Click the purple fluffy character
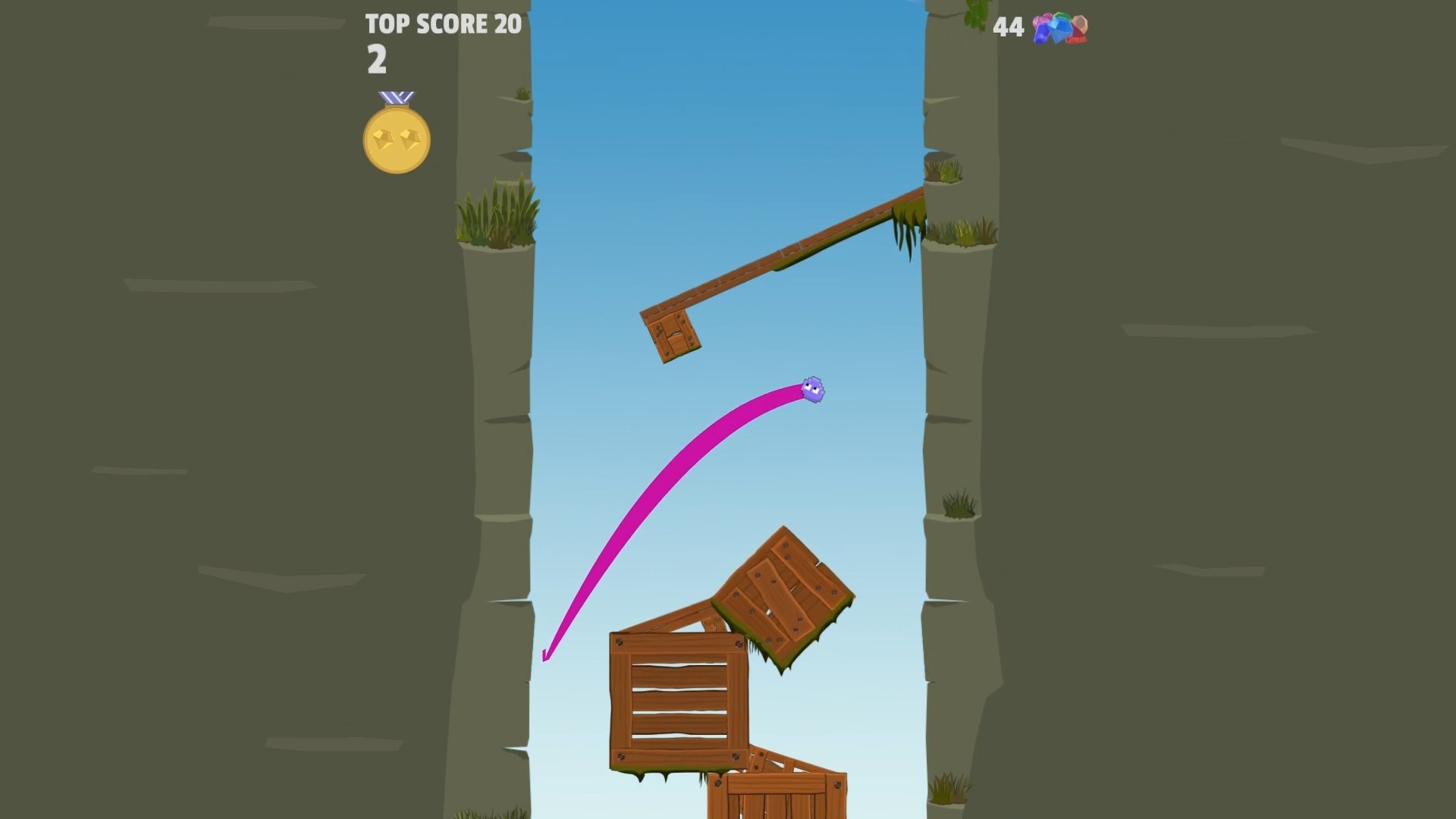This screenshot has width=1456, height=819. (x=811, y=389)
